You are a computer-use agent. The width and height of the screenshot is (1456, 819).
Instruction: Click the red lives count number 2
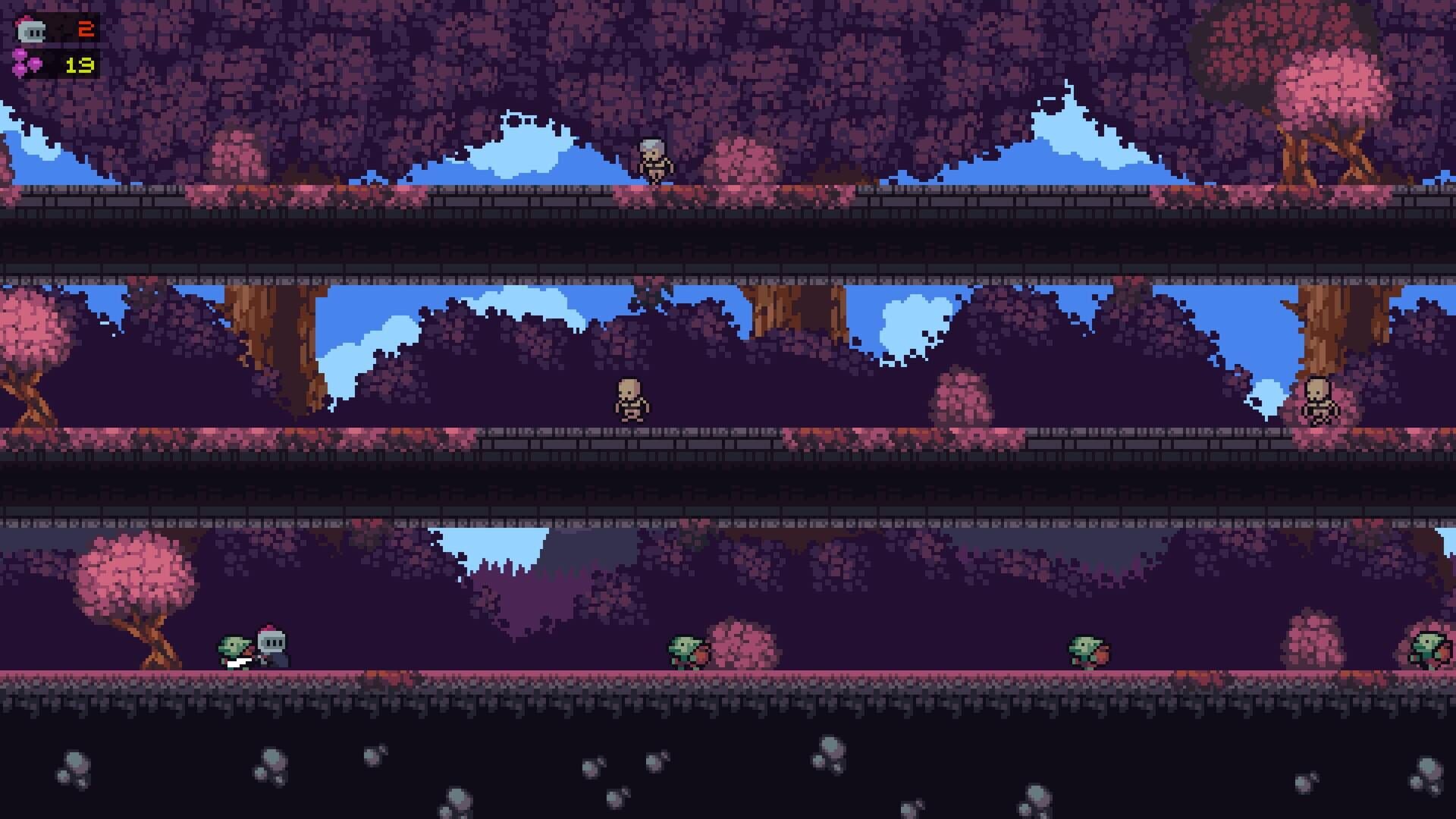86,29
